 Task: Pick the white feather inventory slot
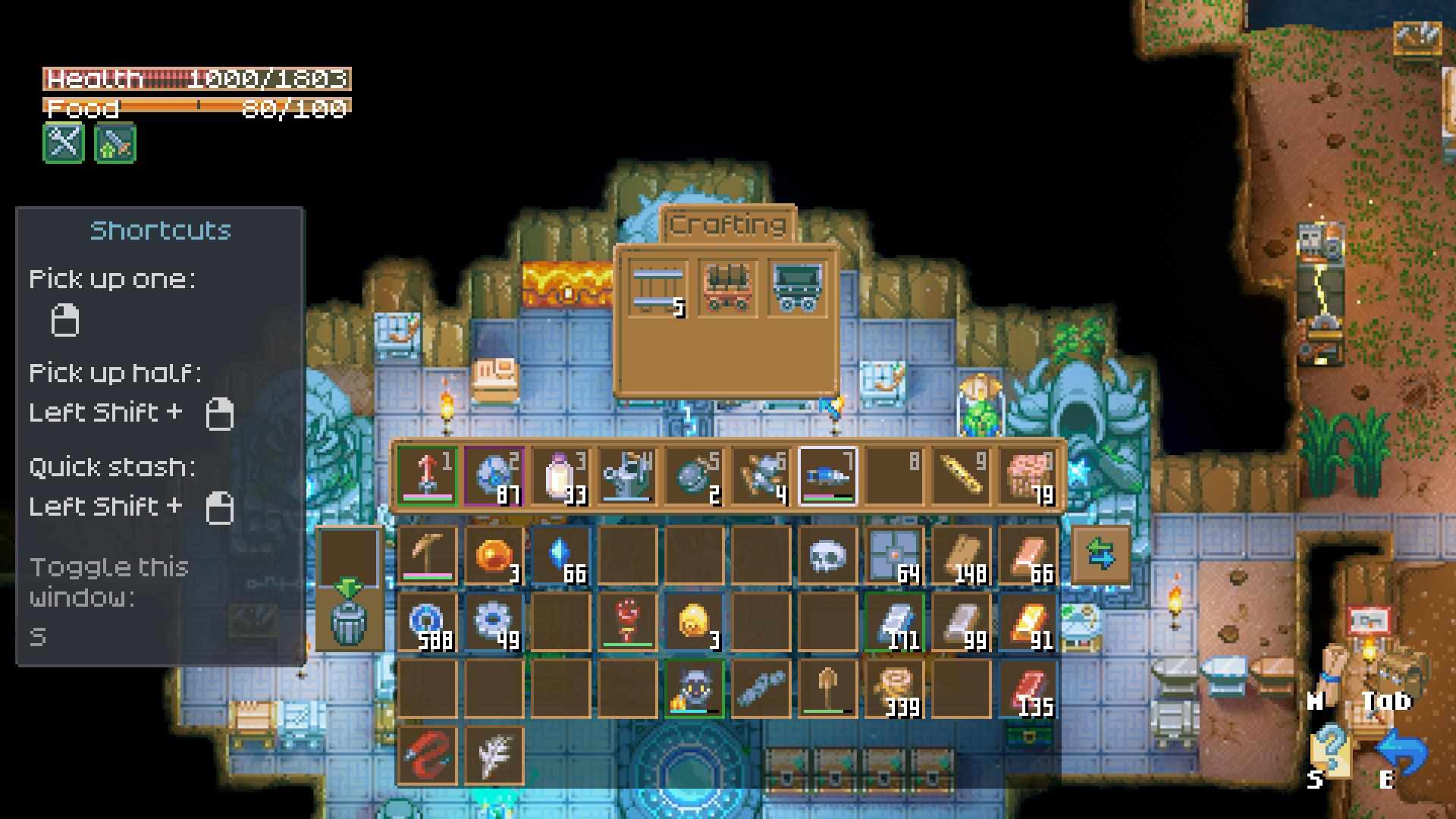494,755
